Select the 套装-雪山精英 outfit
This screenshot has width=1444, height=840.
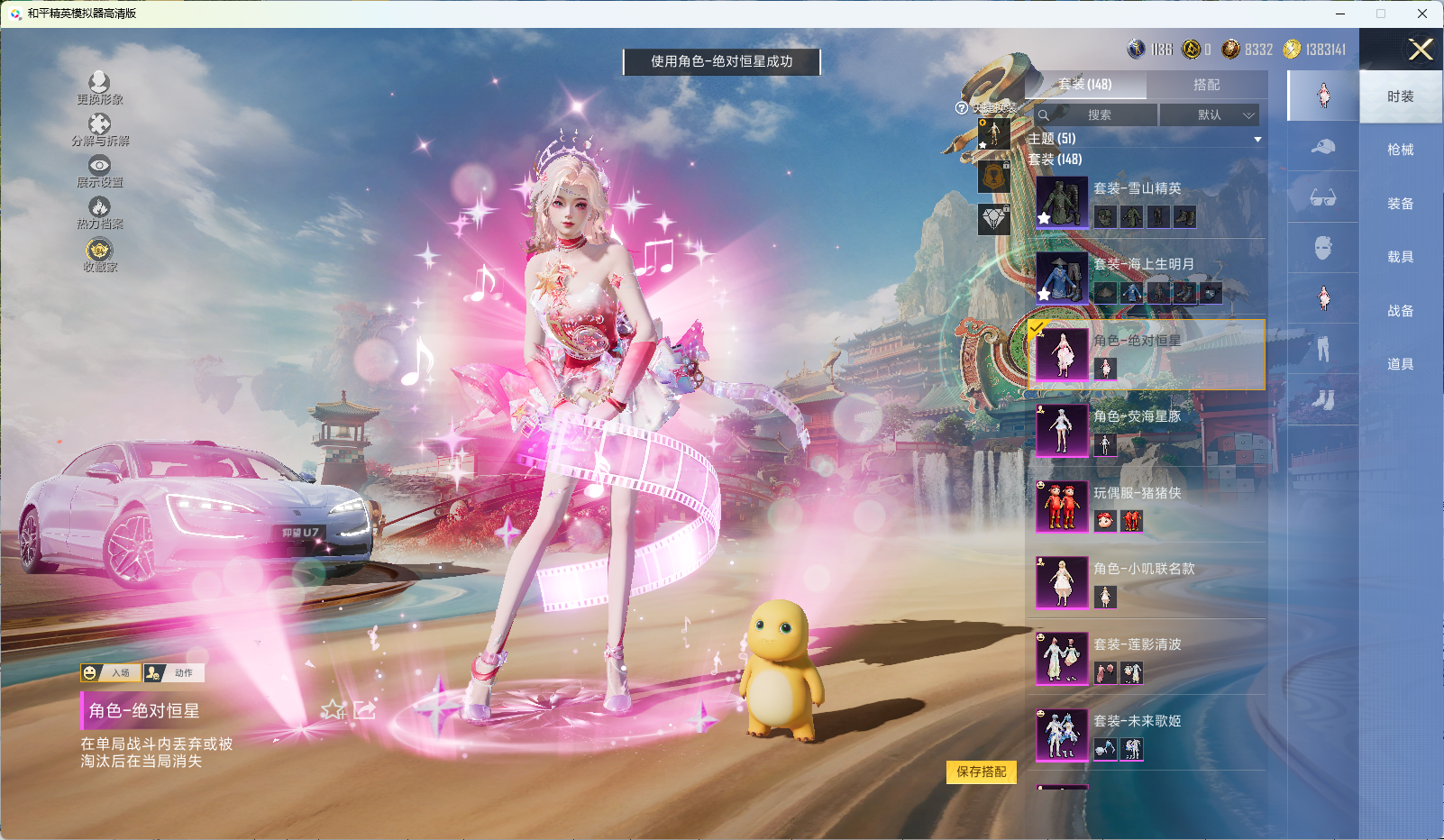click(x=1146, y=202)
